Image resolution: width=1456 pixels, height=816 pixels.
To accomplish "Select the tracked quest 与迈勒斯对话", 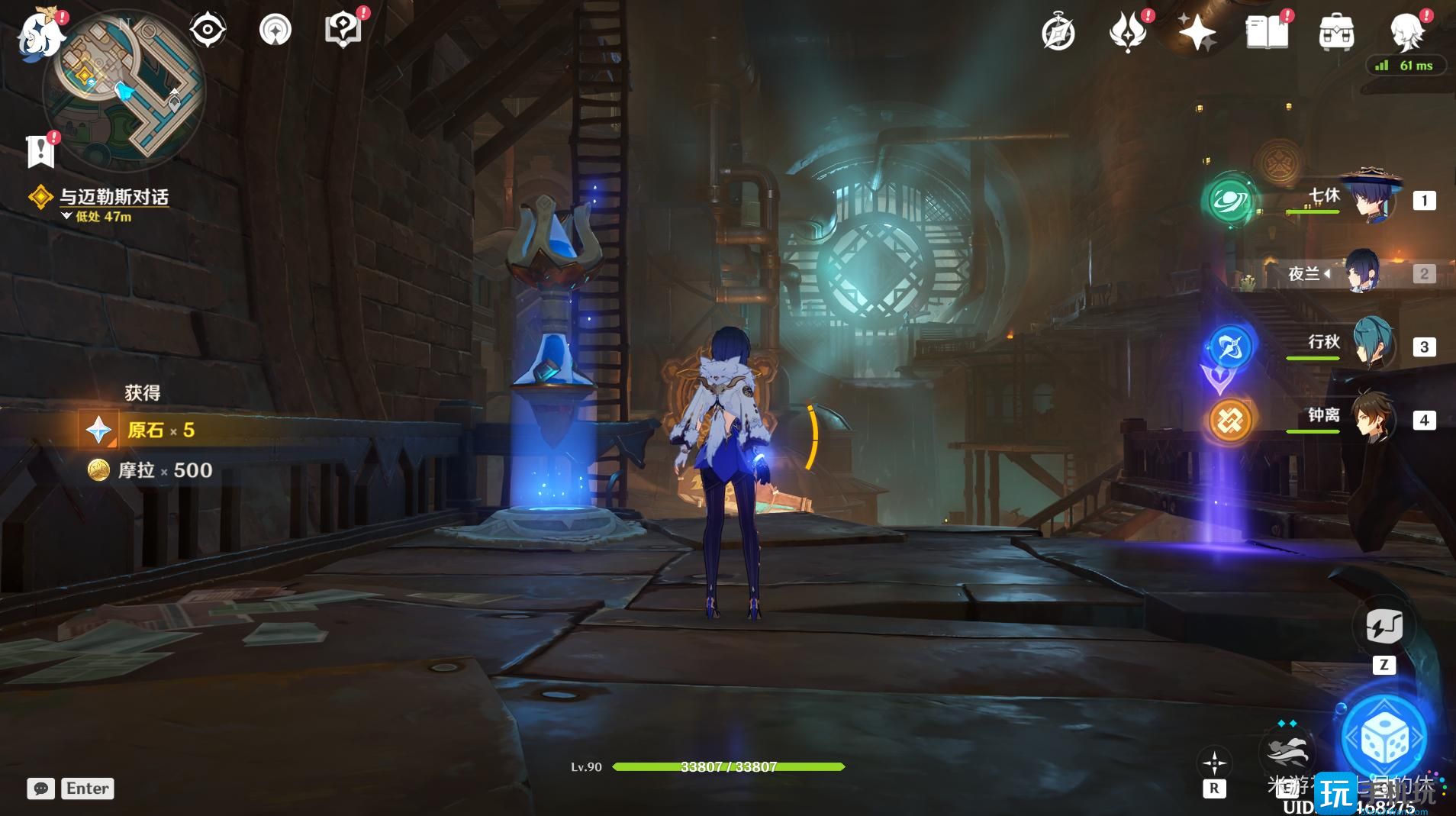I will tap(114, 197).
